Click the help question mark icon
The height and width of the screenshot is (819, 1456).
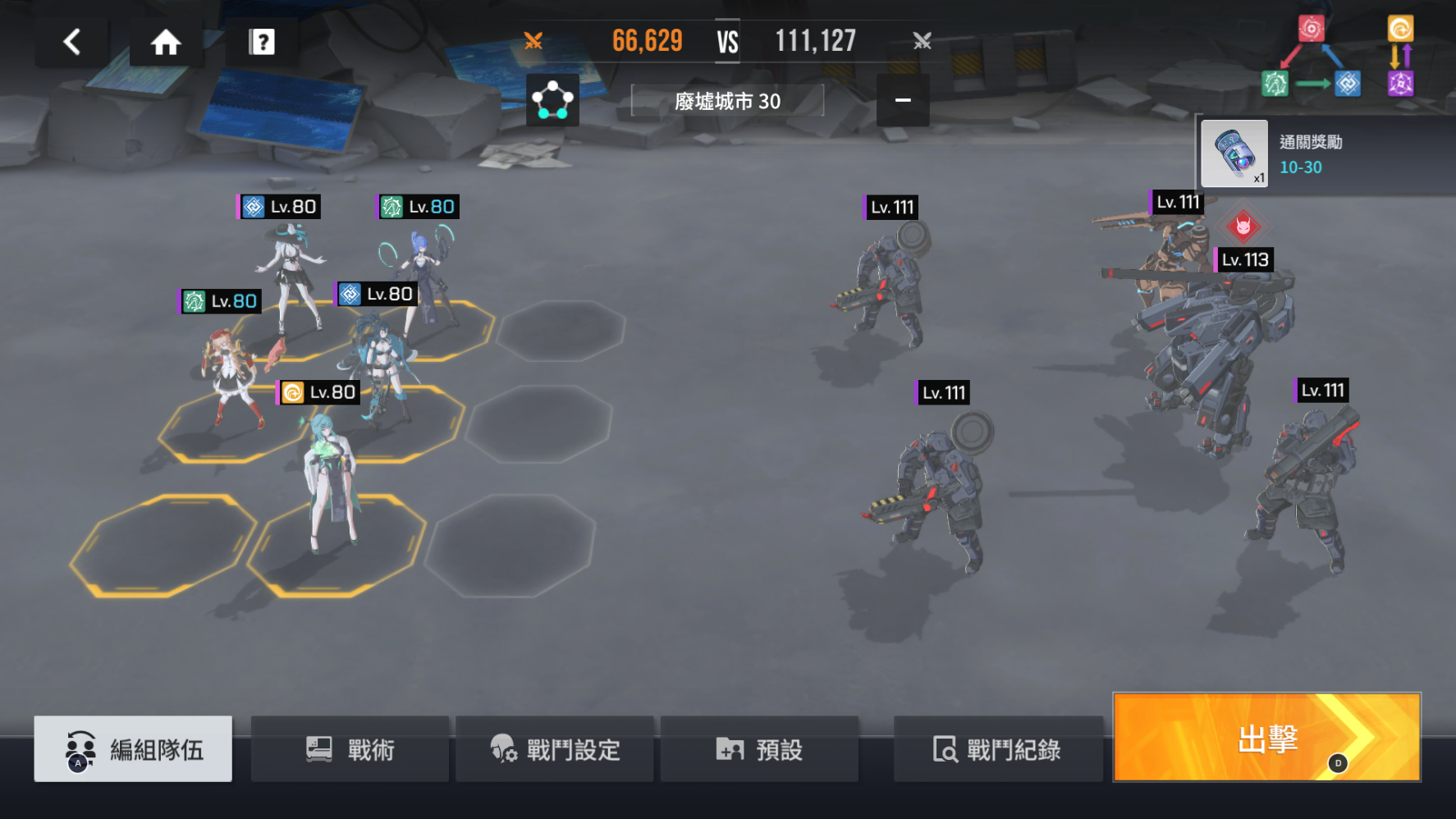pos(261,42)
